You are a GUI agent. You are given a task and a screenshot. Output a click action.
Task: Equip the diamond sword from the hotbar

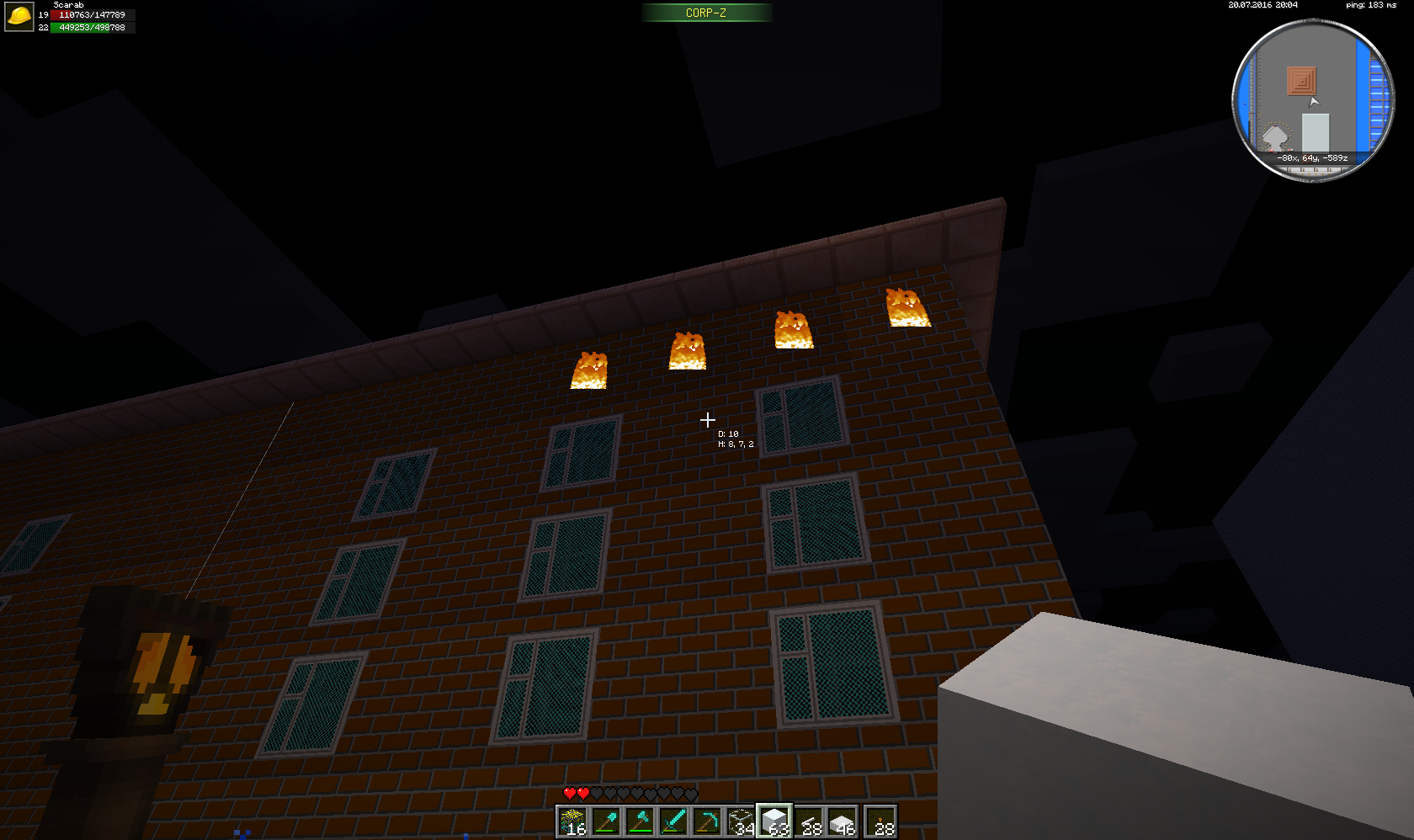point(673,821)
